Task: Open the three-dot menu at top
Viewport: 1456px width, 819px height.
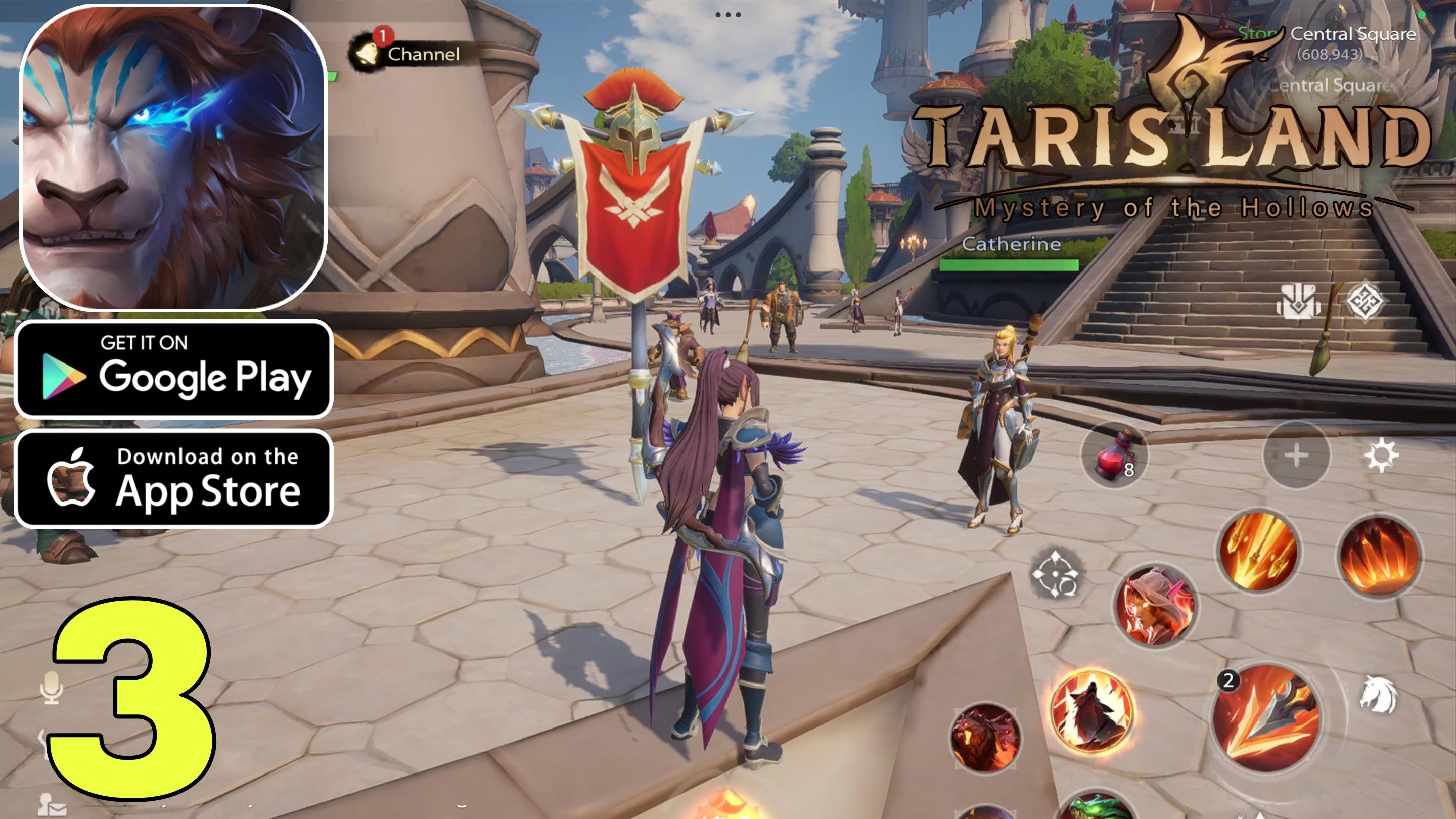Action: [x=728, y=15]
